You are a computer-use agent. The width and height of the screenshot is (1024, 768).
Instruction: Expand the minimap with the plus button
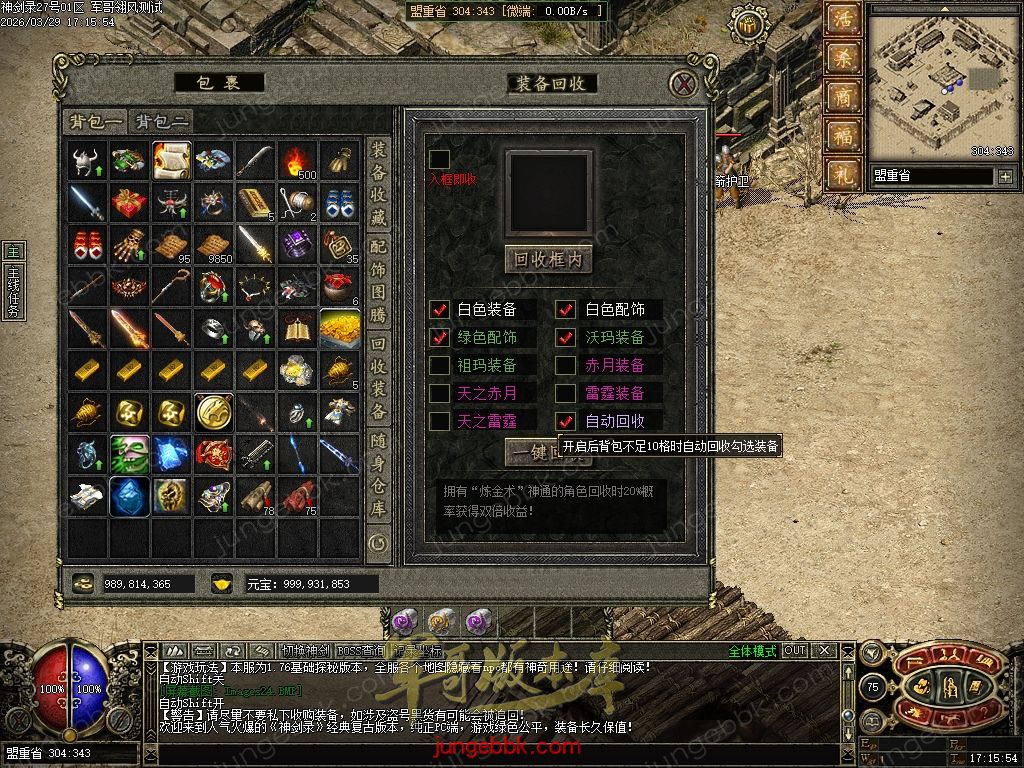click(1005, 177)
